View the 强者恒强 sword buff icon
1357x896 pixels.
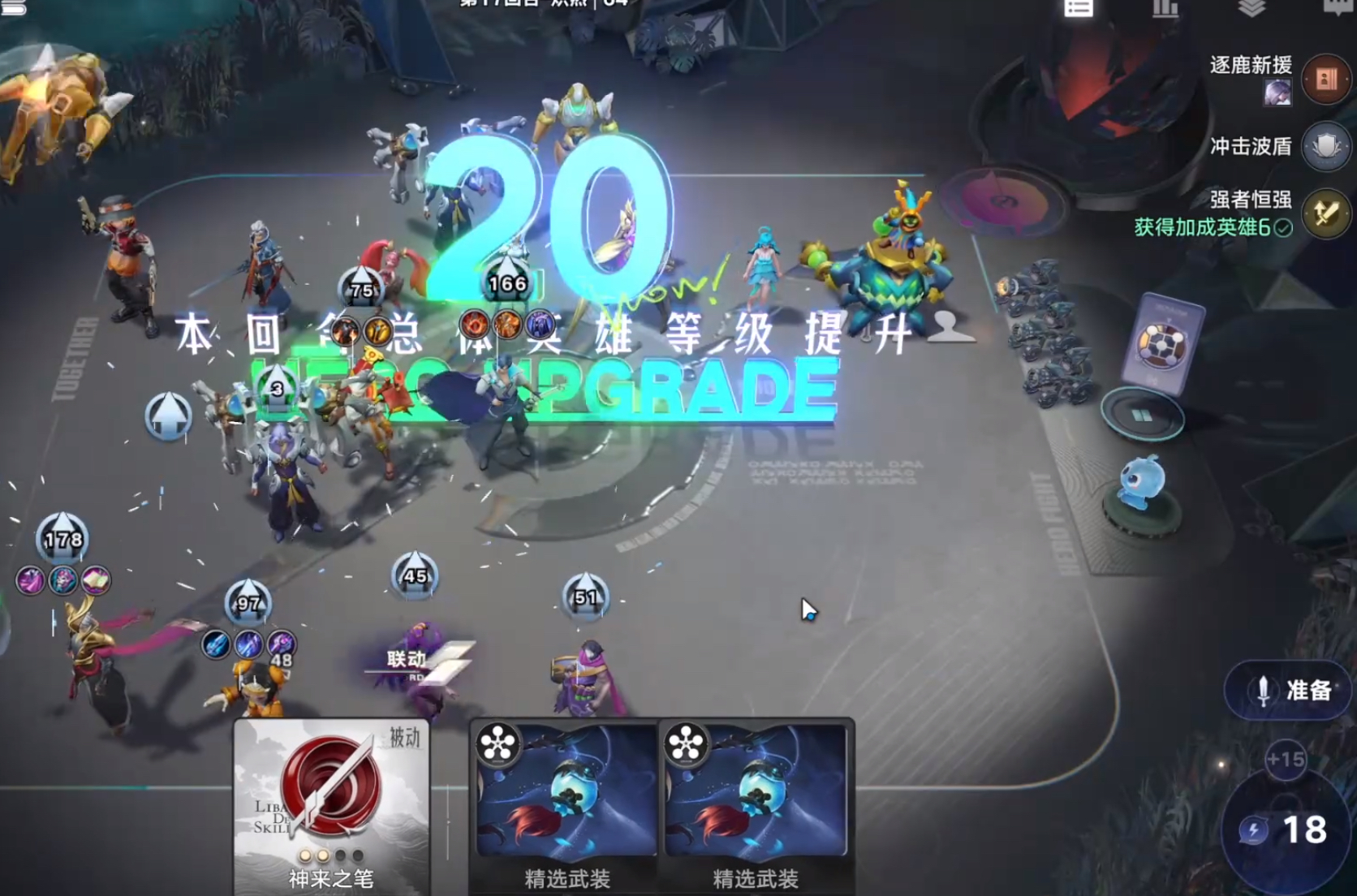pos(1326,213)
